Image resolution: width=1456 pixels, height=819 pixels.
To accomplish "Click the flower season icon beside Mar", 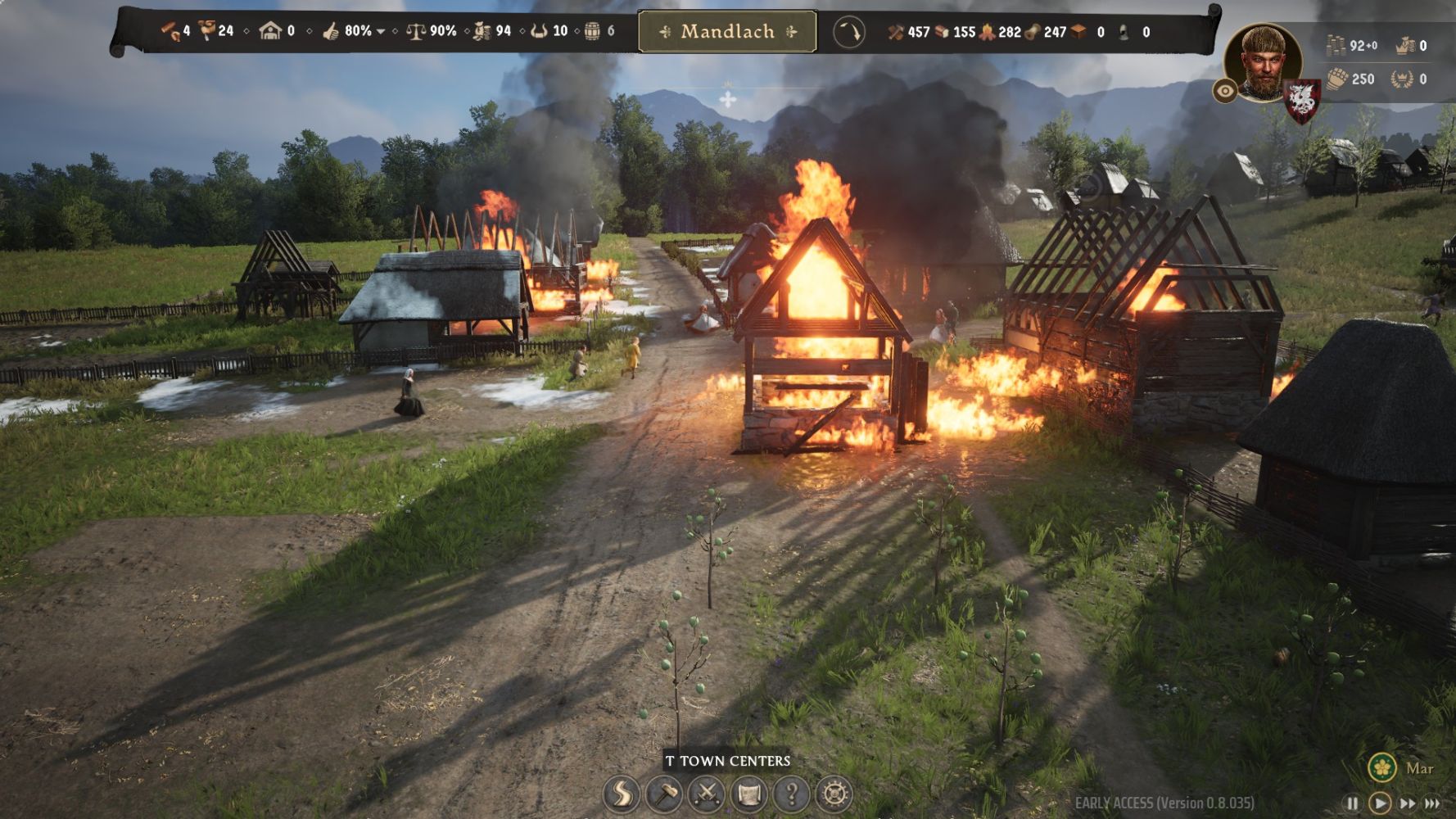I will coord(1382,767).
